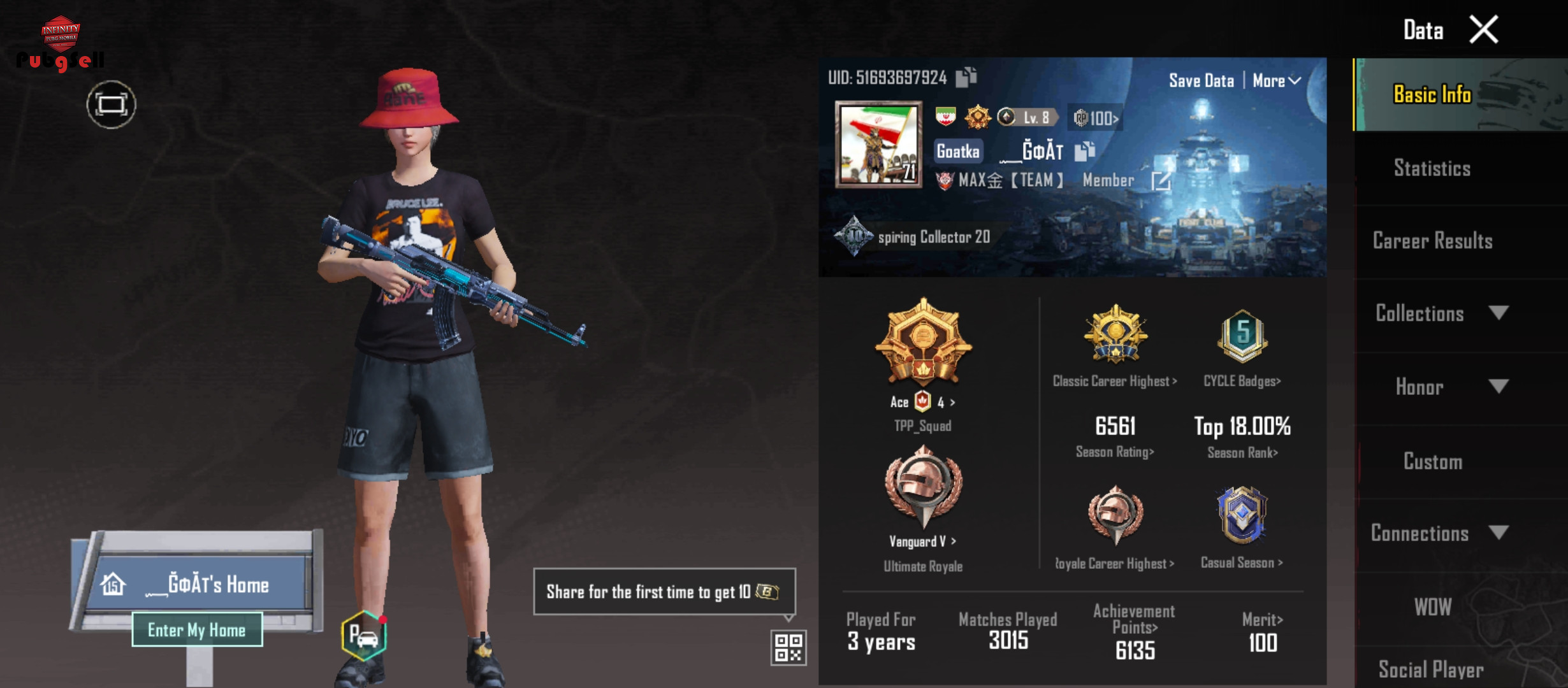Switch to the Statistics tab
The image size is (1568, 688).
click(x=1432, y=168)
